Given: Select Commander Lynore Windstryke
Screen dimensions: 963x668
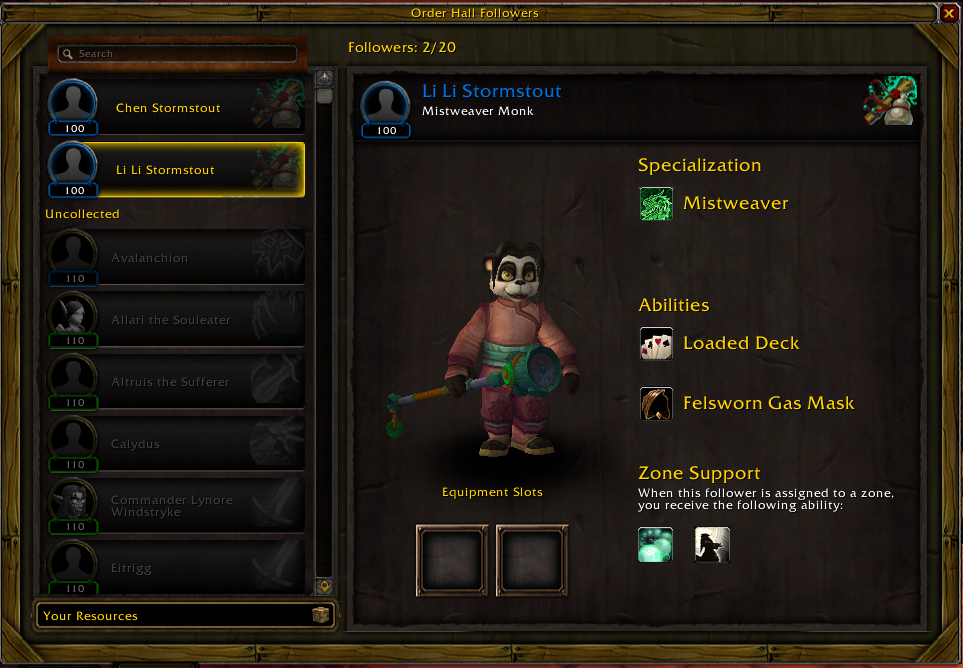Looking at the screenshot, I should click(x=175, y=506).
